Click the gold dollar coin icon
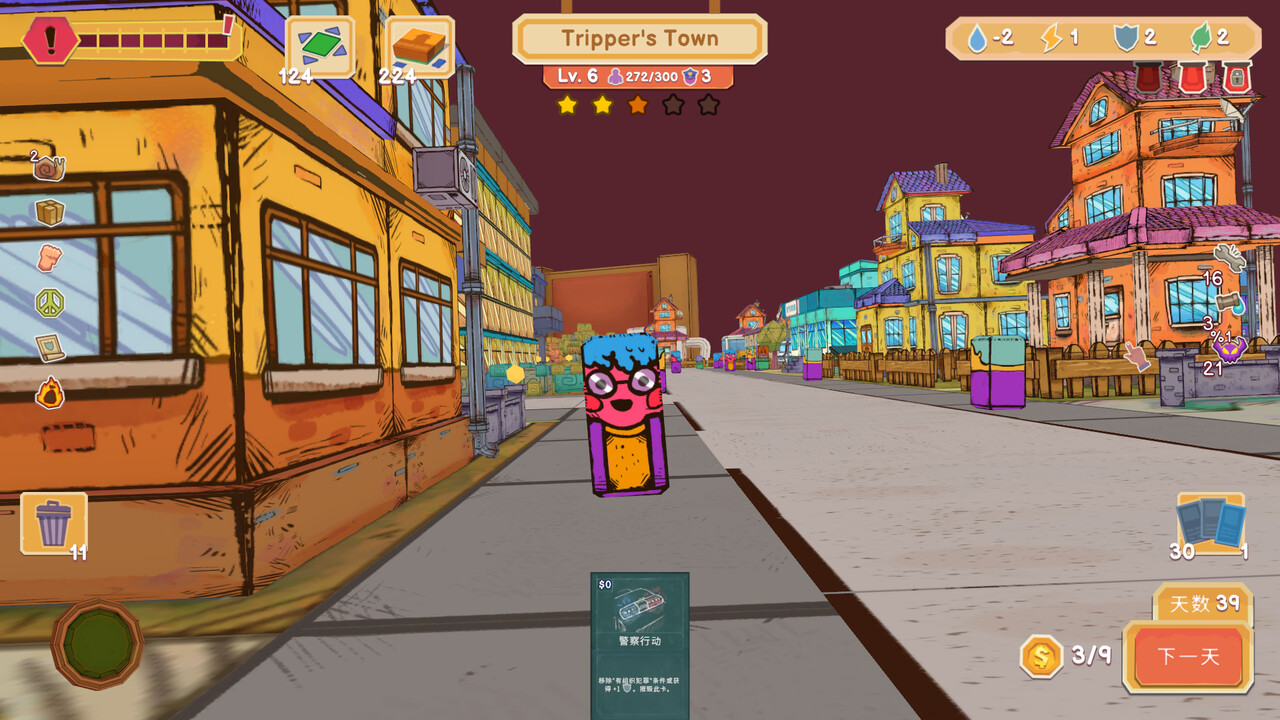 click(1041, 656)
